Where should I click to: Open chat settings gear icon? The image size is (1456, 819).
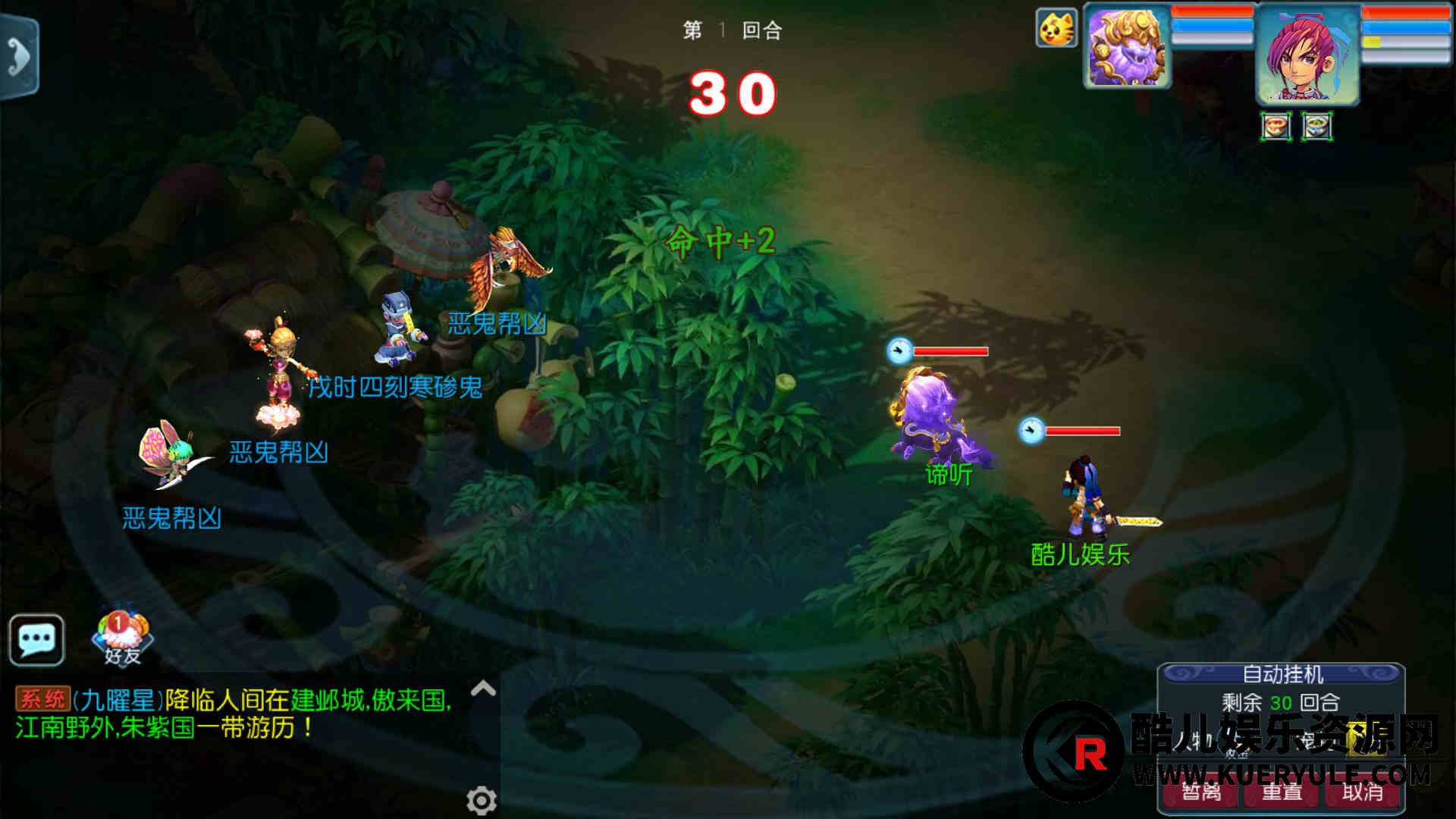coord(482,800)
